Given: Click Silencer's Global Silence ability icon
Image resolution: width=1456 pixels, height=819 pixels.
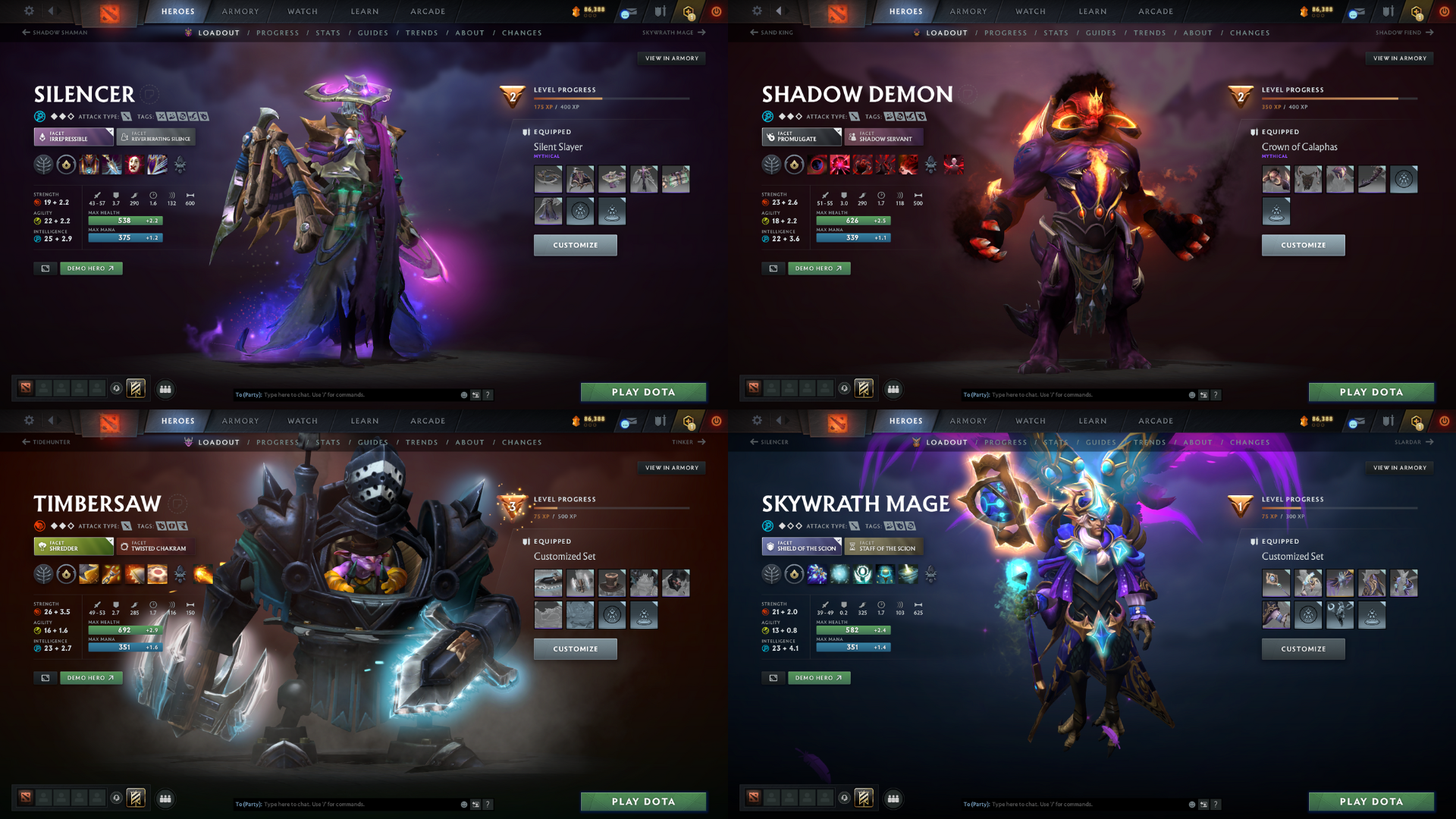Looking at the screenshot, I should coord(157,165).
